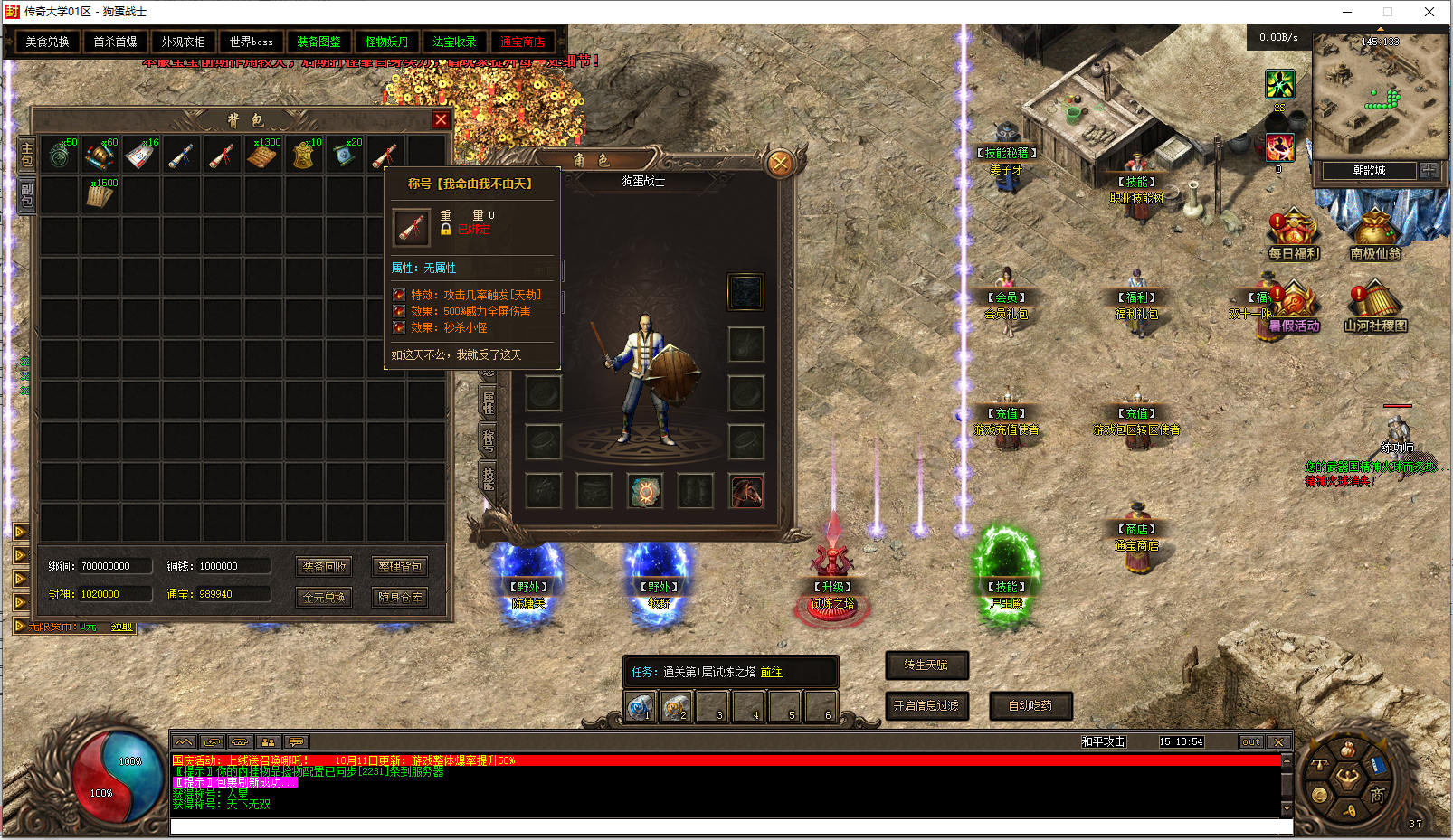
Task: Open the 随身仓库 portable storage
Action: pos(399,597)
